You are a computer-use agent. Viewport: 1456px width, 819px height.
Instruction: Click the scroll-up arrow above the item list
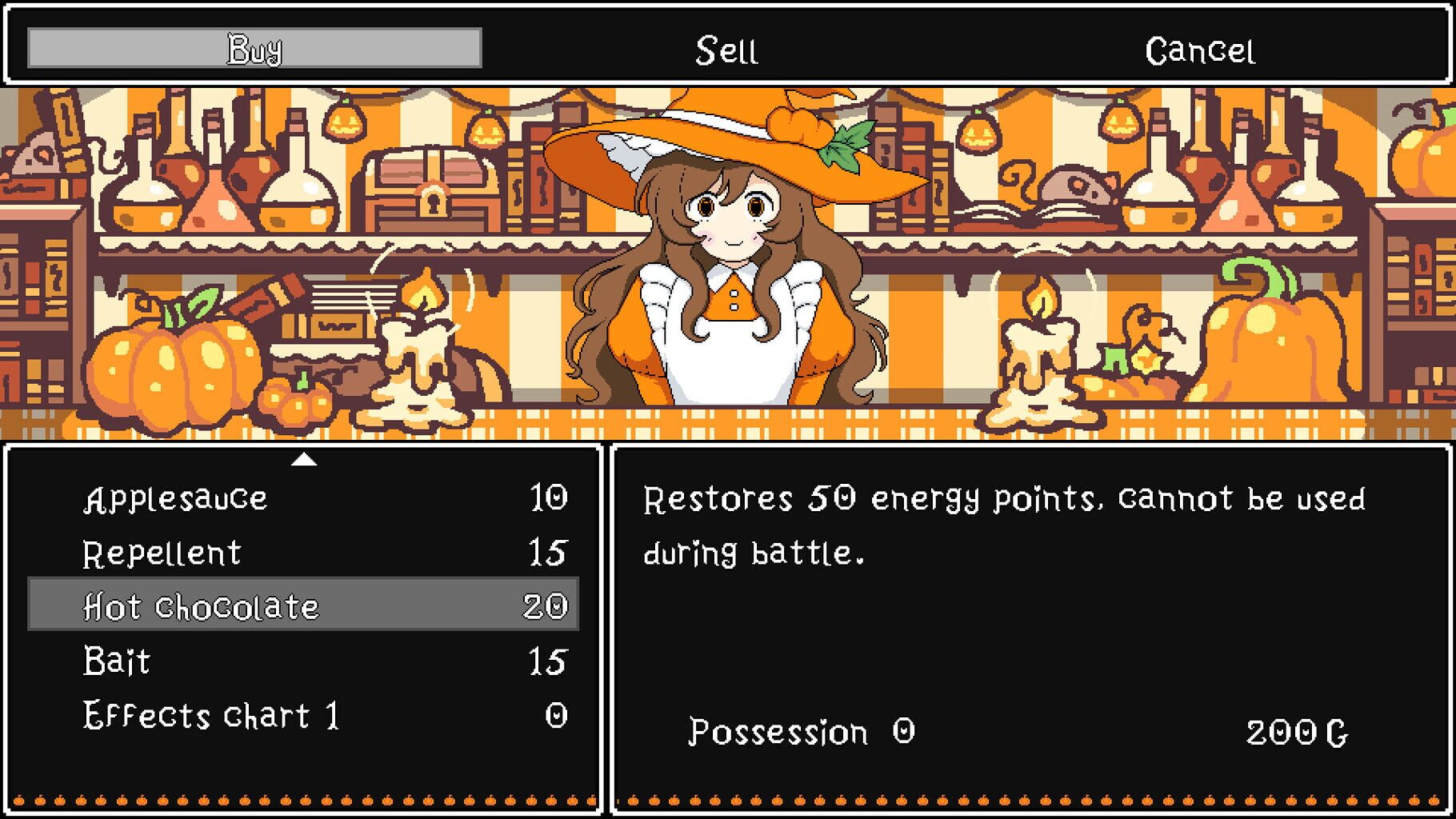pos(304,461)
